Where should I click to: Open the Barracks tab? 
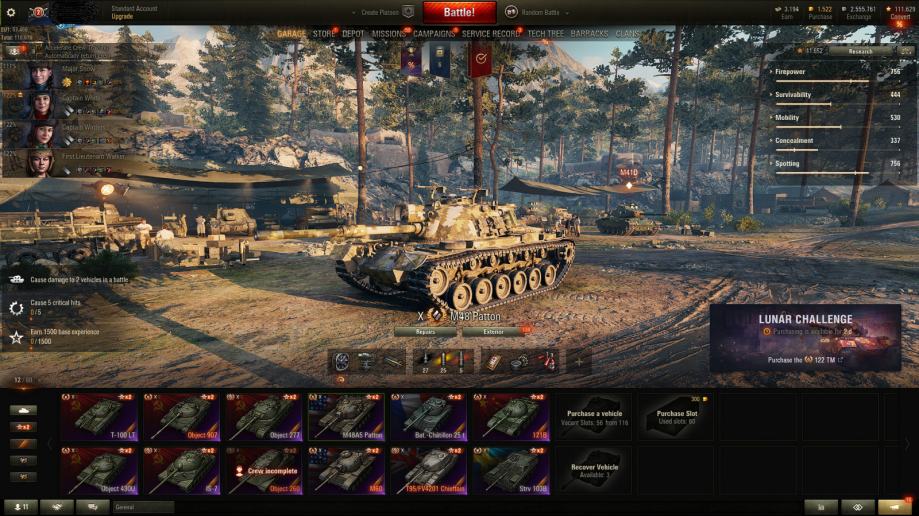click(x=589, y=34)
